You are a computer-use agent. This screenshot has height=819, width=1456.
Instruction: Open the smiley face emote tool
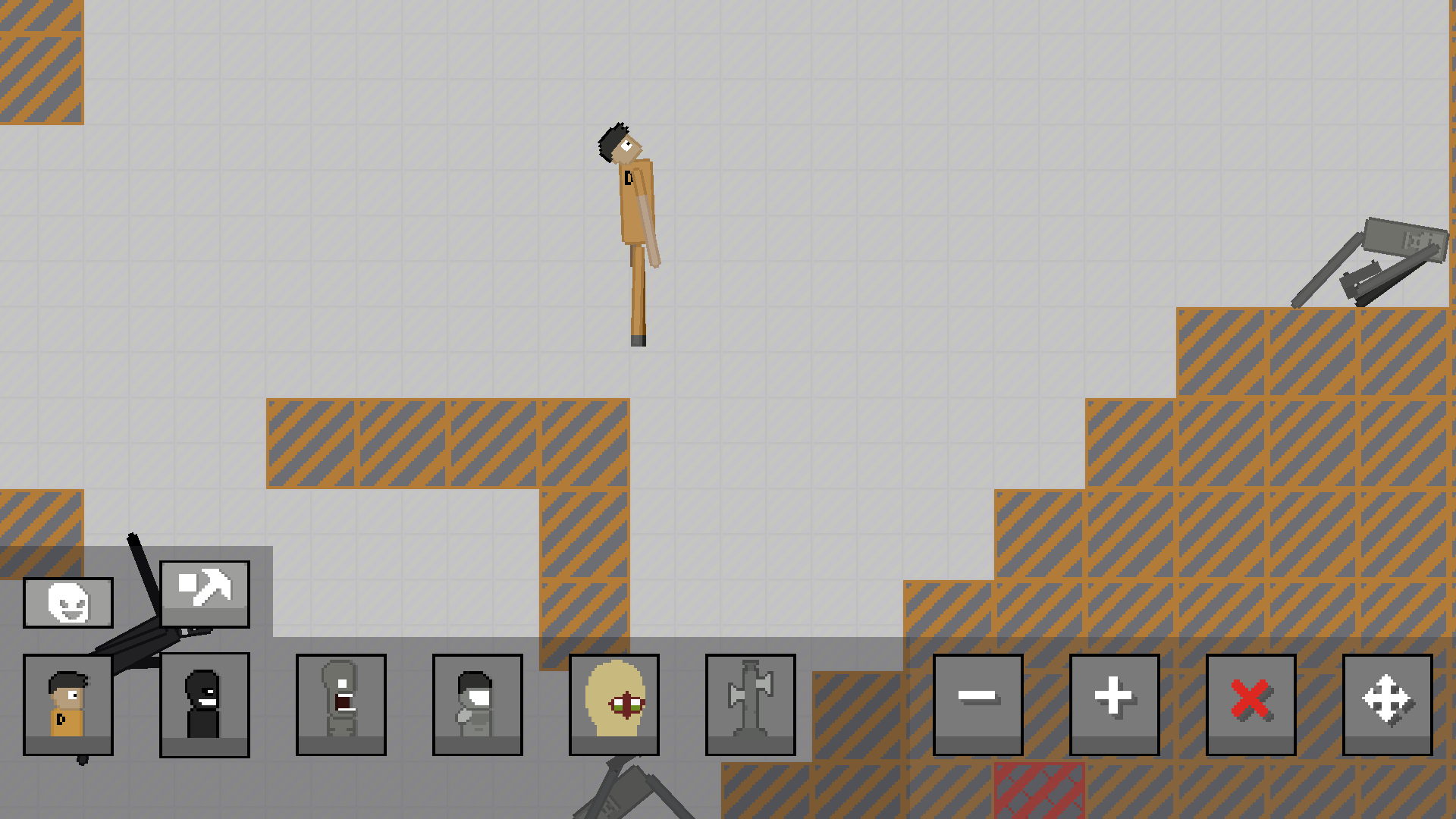tap(67, 603)
